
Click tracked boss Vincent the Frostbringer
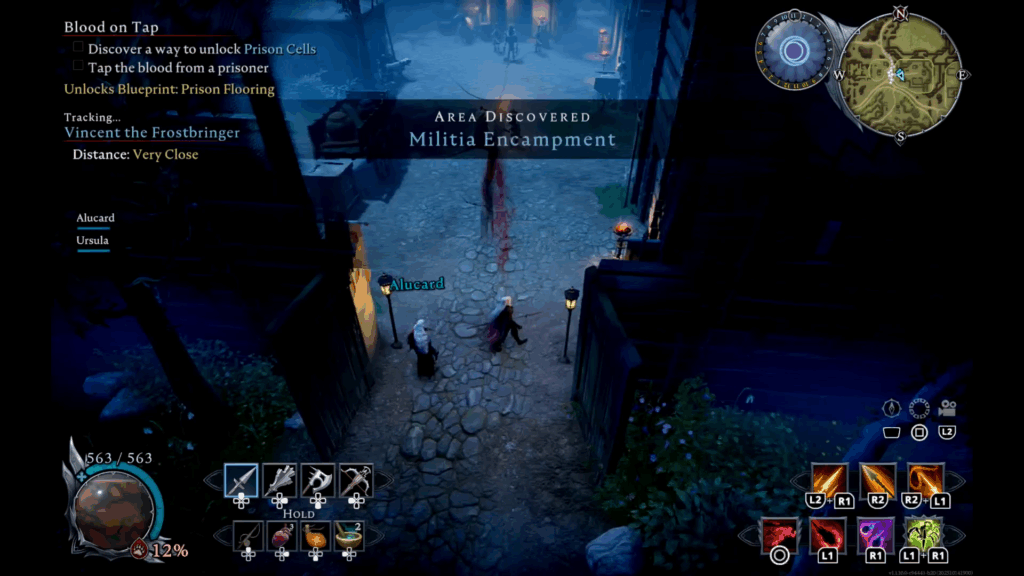138,132
